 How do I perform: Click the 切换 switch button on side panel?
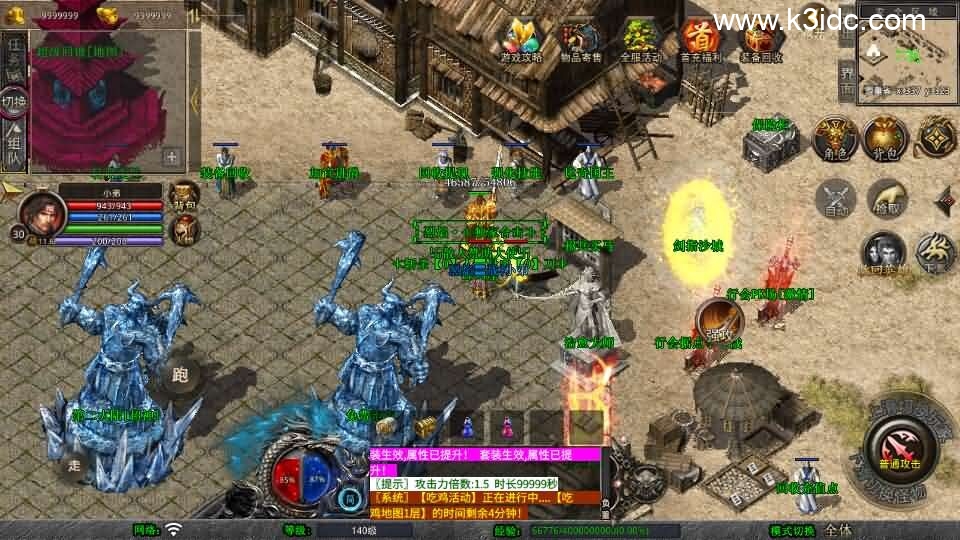click(14, 101)
